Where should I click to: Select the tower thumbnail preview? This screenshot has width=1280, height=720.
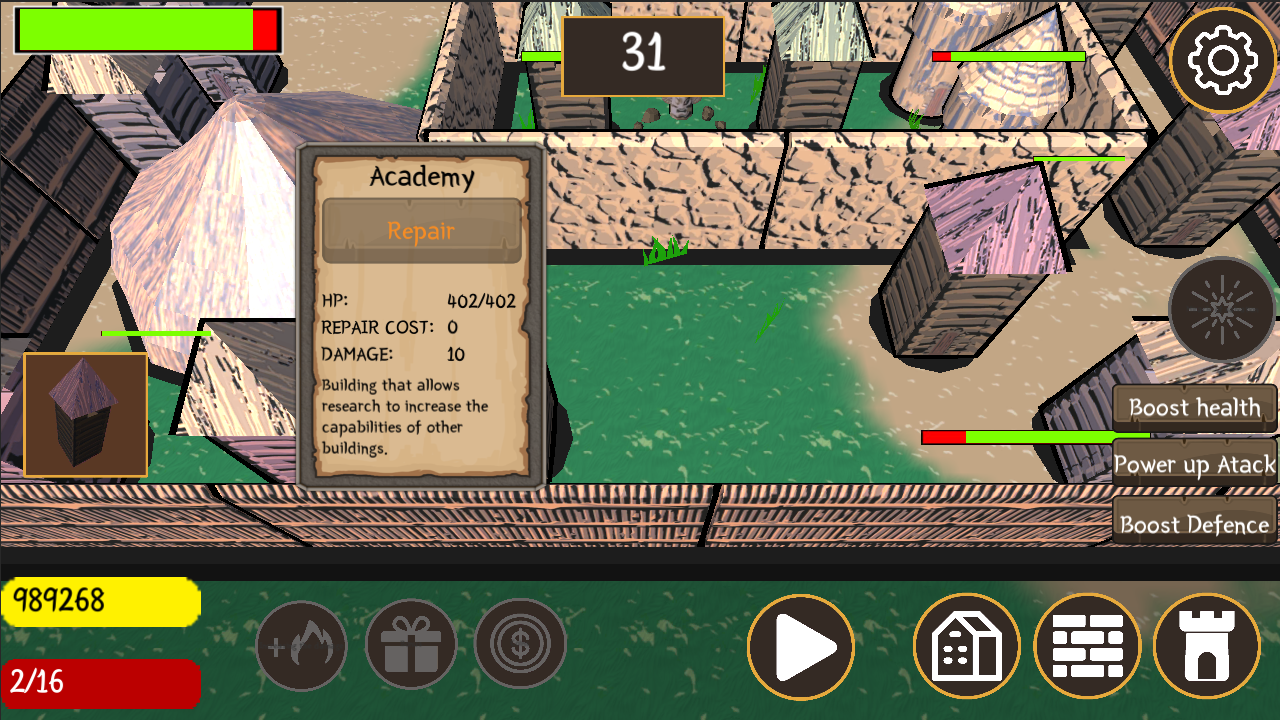85,413
